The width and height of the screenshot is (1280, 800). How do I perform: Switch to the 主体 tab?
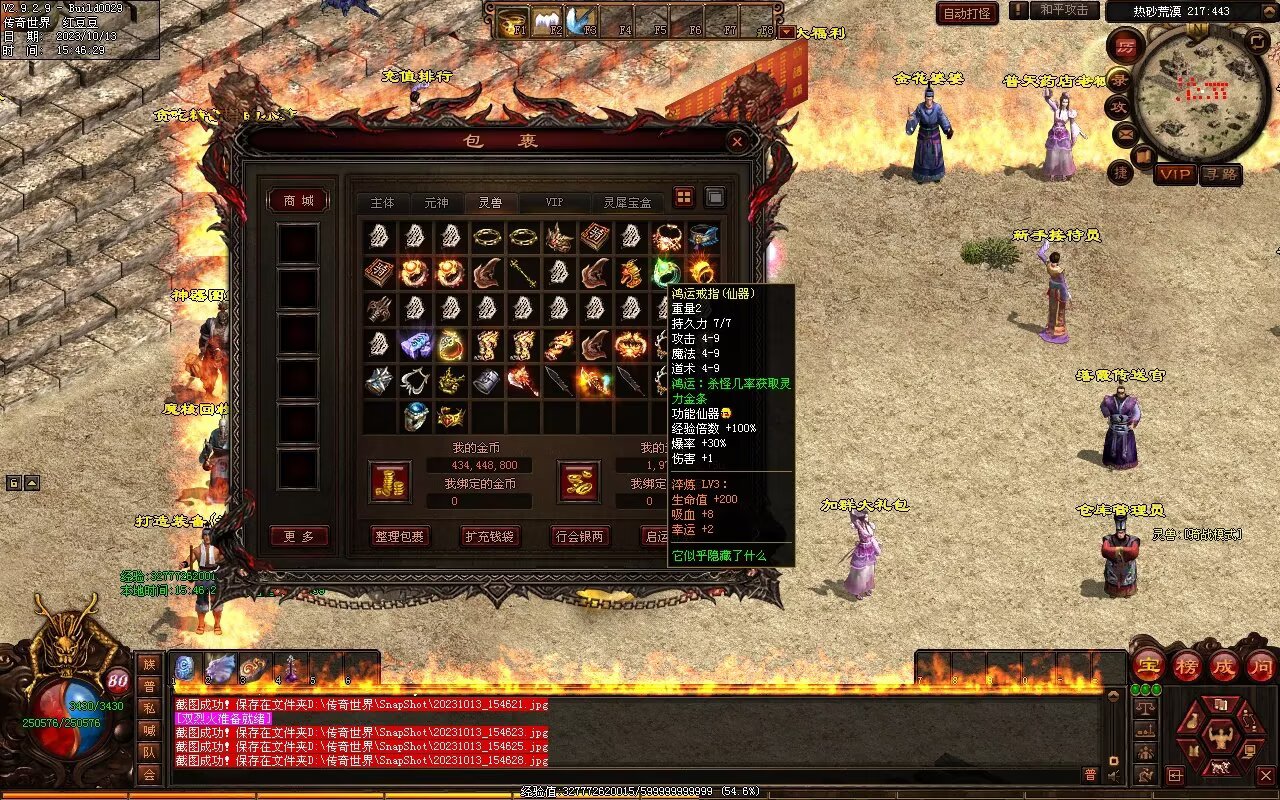382,203
